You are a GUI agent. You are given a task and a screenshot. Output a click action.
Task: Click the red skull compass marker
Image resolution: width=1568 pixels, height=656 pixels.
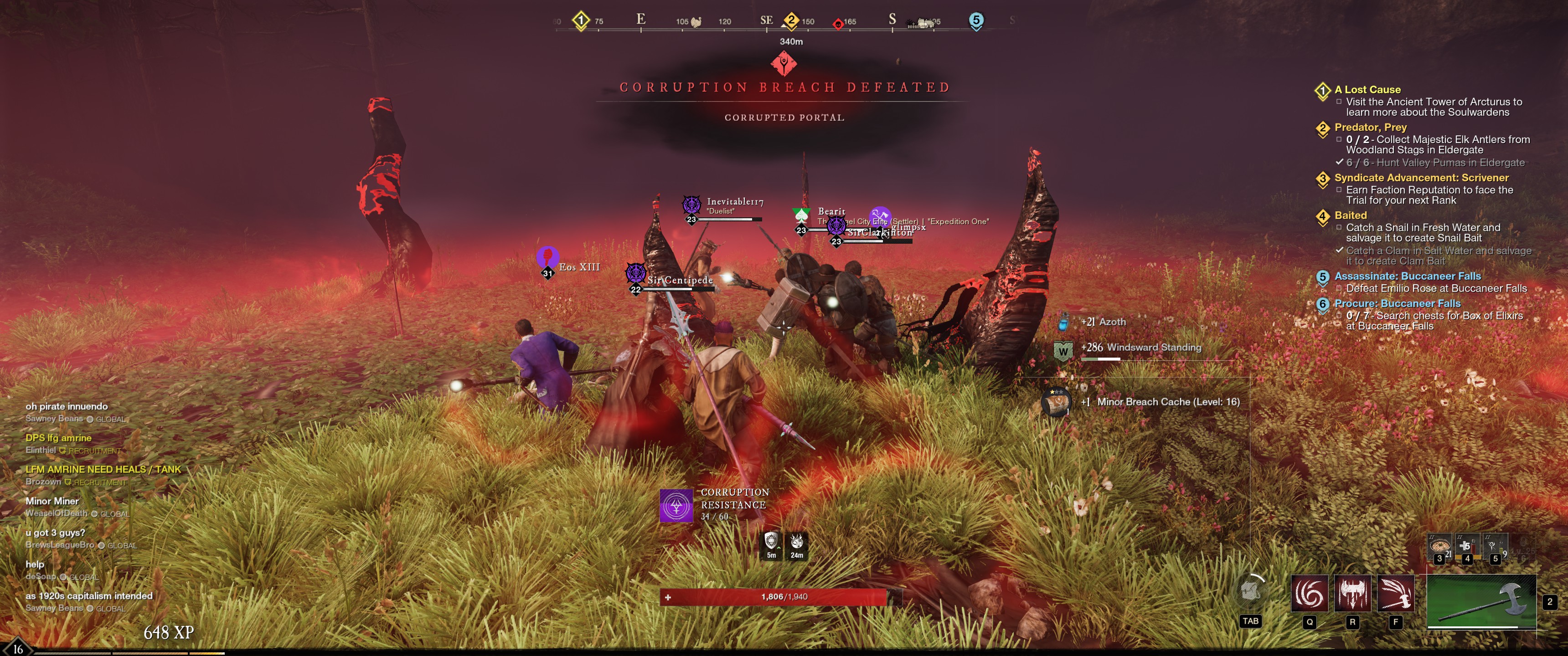pyautogui.click(x=838, y=24)
